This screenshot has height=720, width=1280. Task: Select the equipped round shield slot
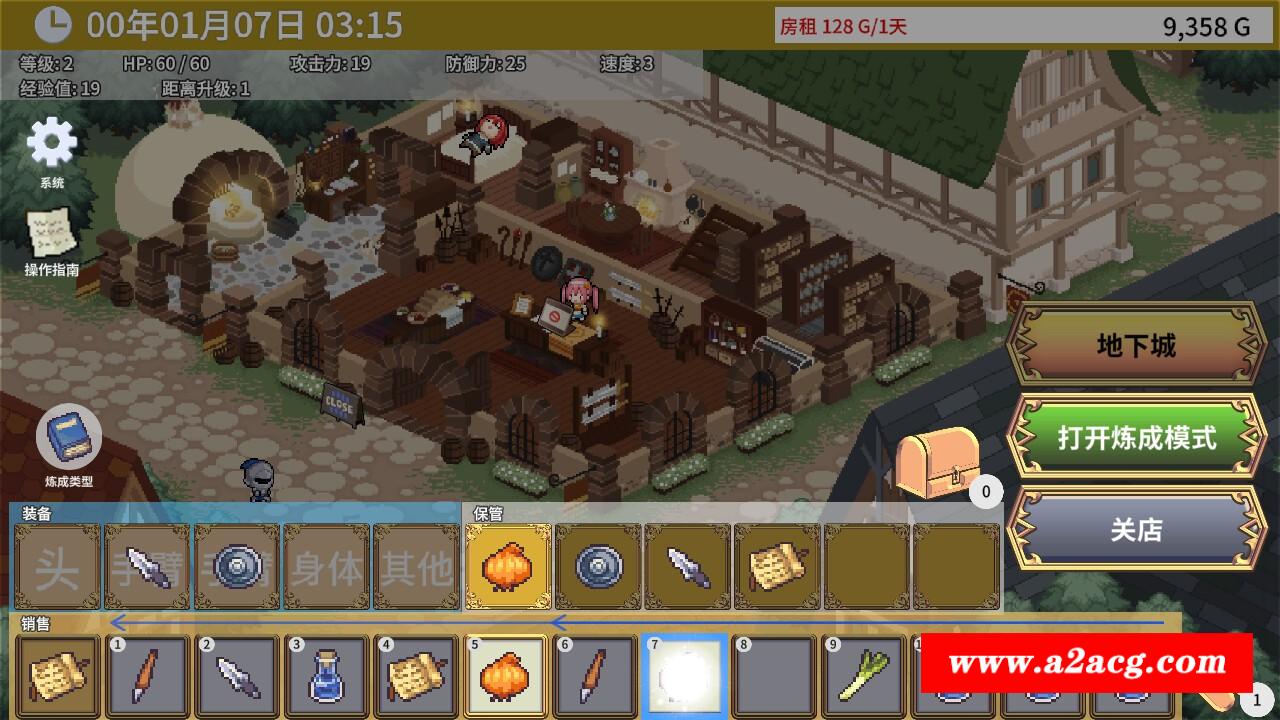tap(237, 567)
